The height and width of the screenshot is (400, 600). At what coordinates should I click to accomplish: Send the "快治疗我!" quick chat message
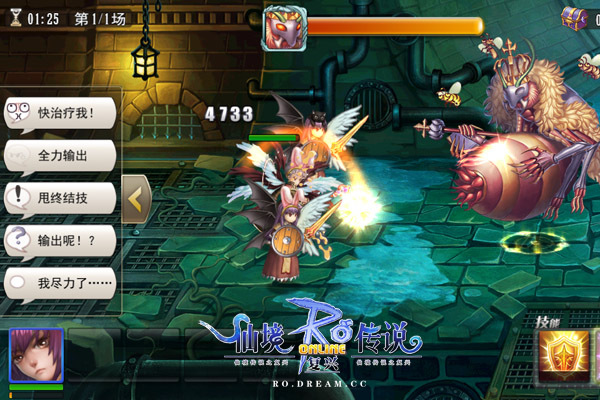[x=60, y=113]
